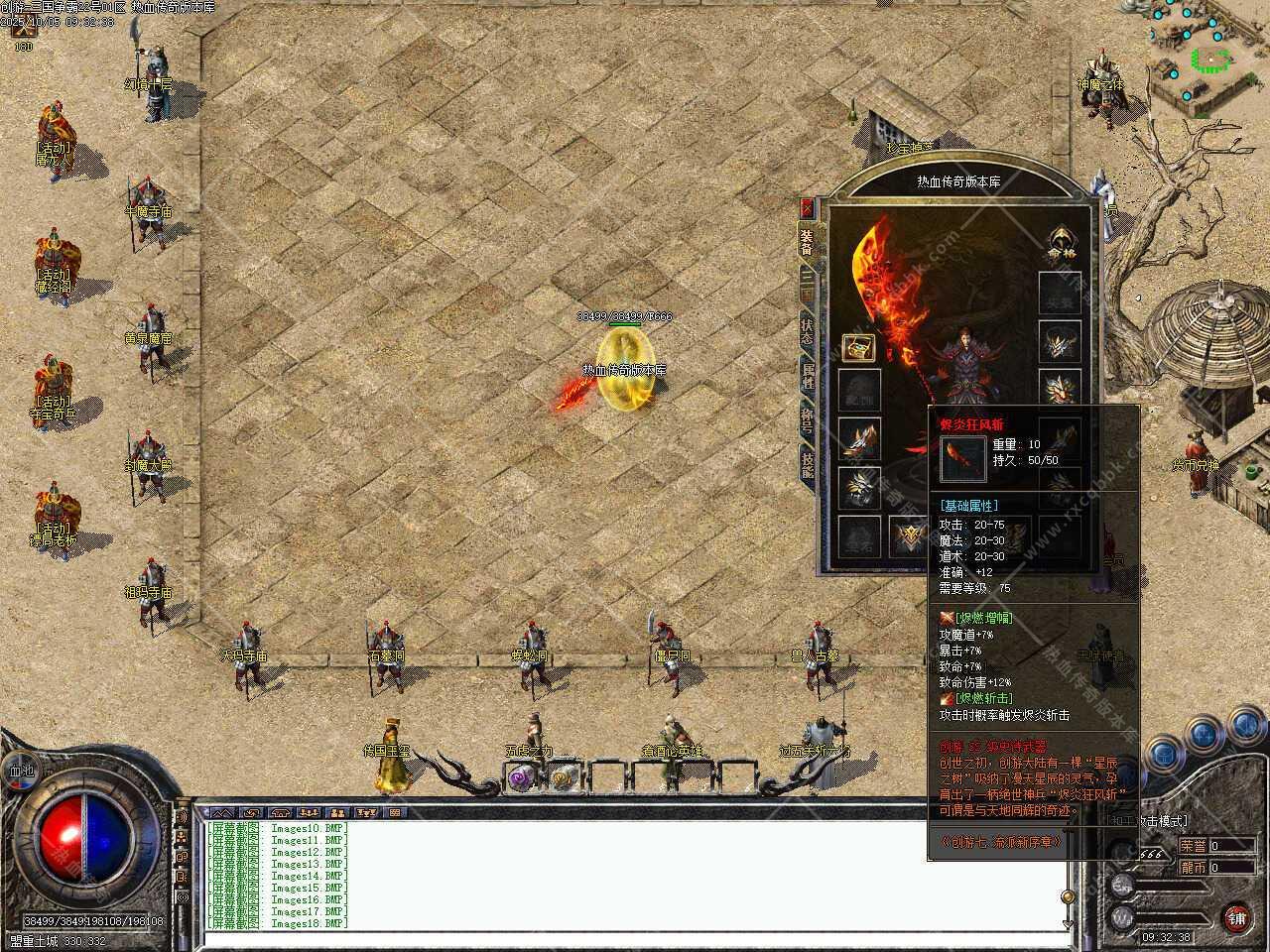The height and width of the screenshot is (952, 1270).
Task: Click the golden treasure chest slot
Action: (x=858, y=347)
